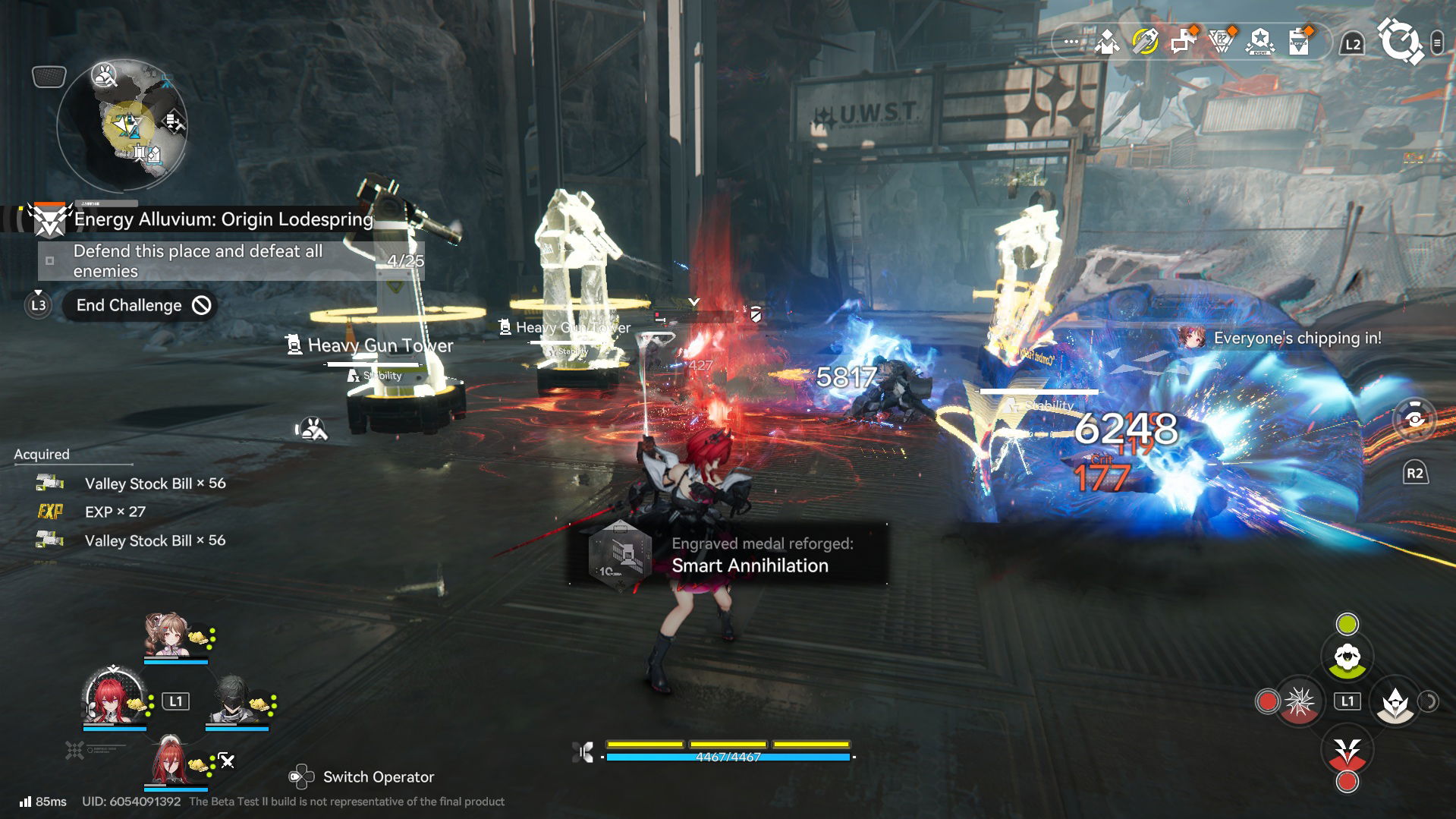Toggle the hamburger menu at far top right

coord(1439,43)
